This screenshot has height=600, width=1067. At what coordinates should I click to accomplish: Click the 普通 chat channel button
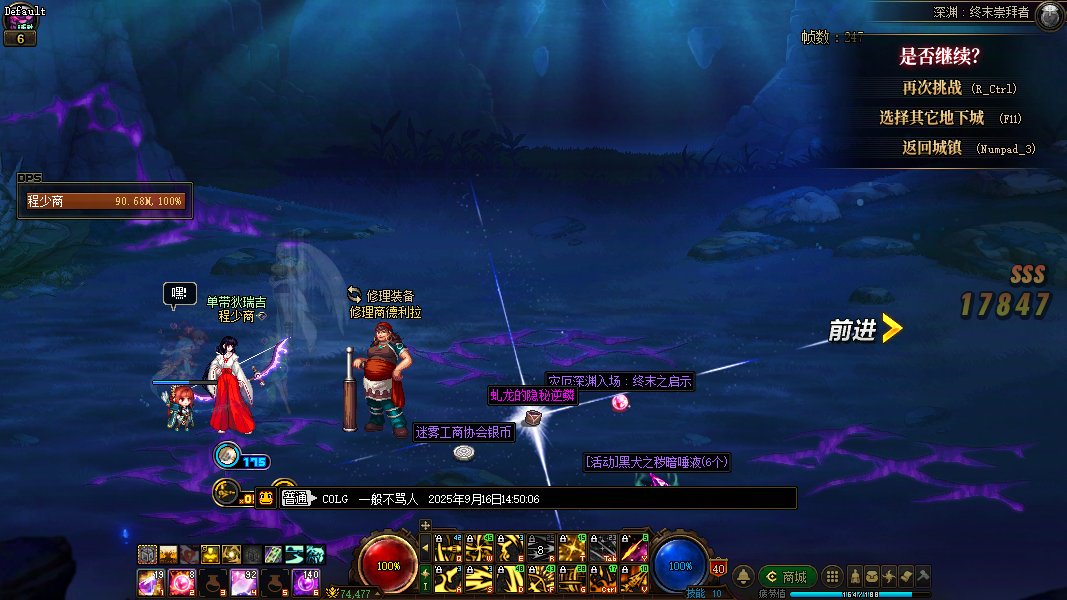click(x=295, y=498)
